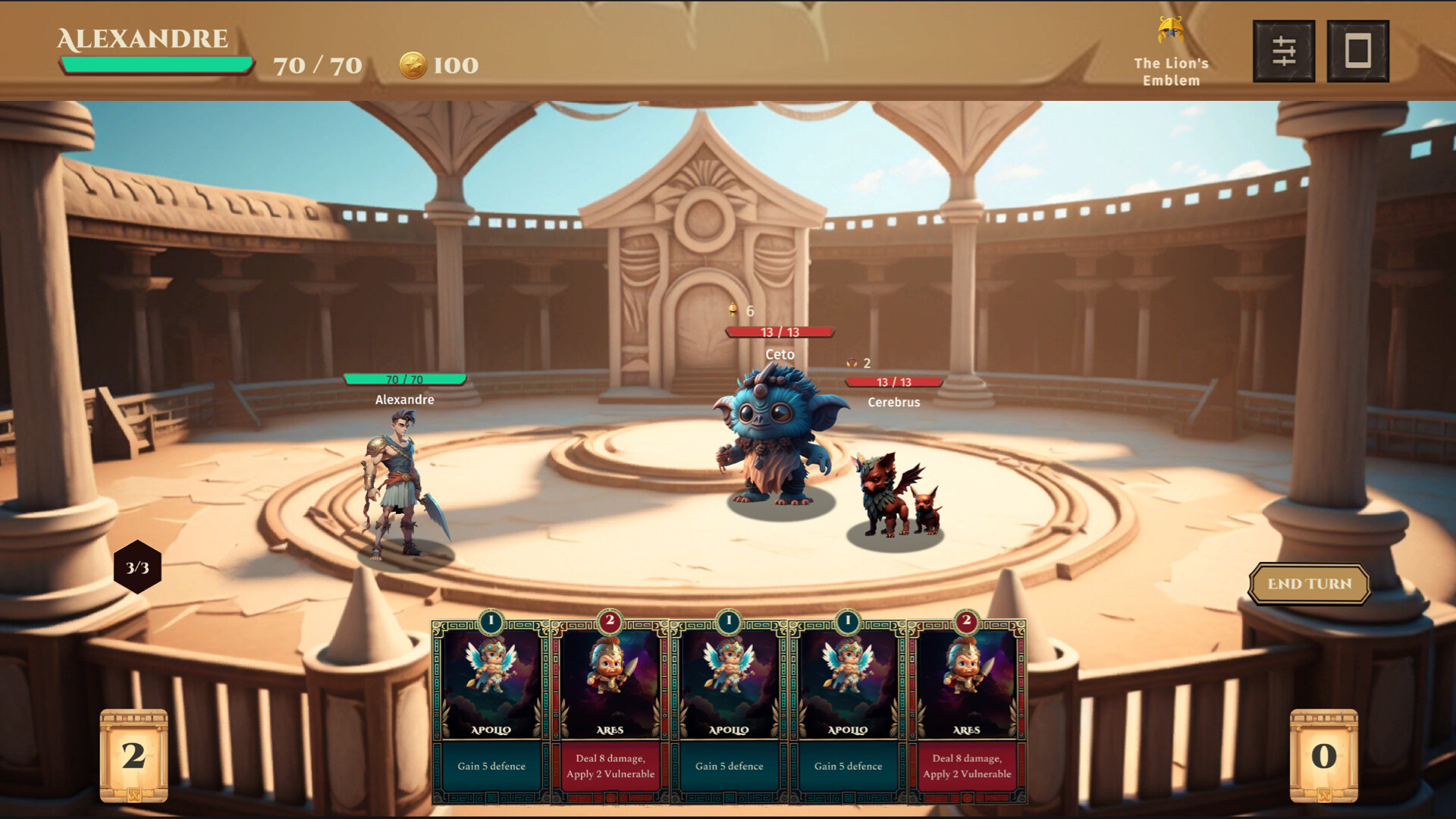Click Ceto's helmet status icon showing 6
The image size is (1456, 819).
point(733,309)
